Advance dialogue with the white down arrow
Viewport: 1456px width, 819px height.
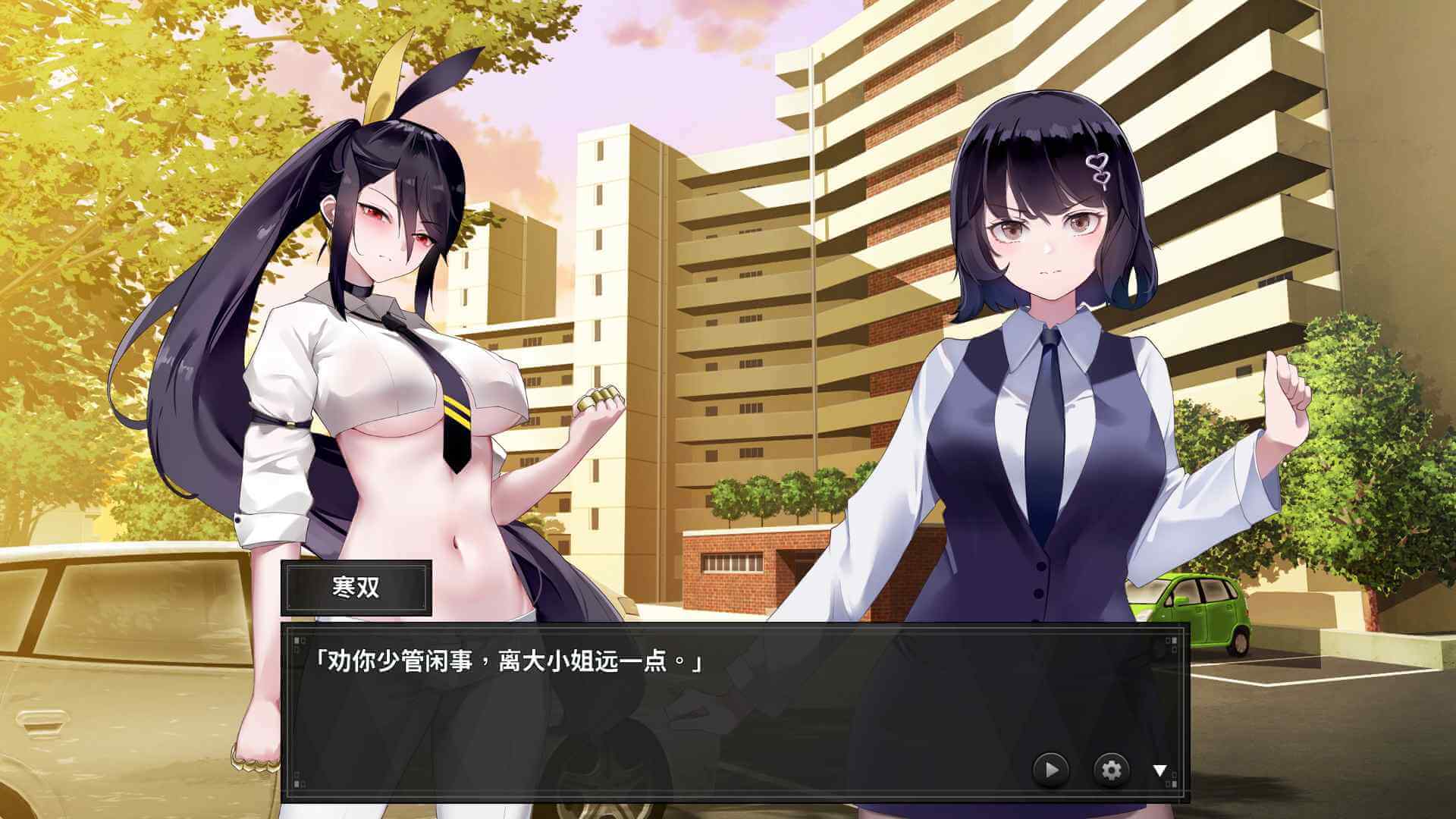click(x=1159, y=770)
